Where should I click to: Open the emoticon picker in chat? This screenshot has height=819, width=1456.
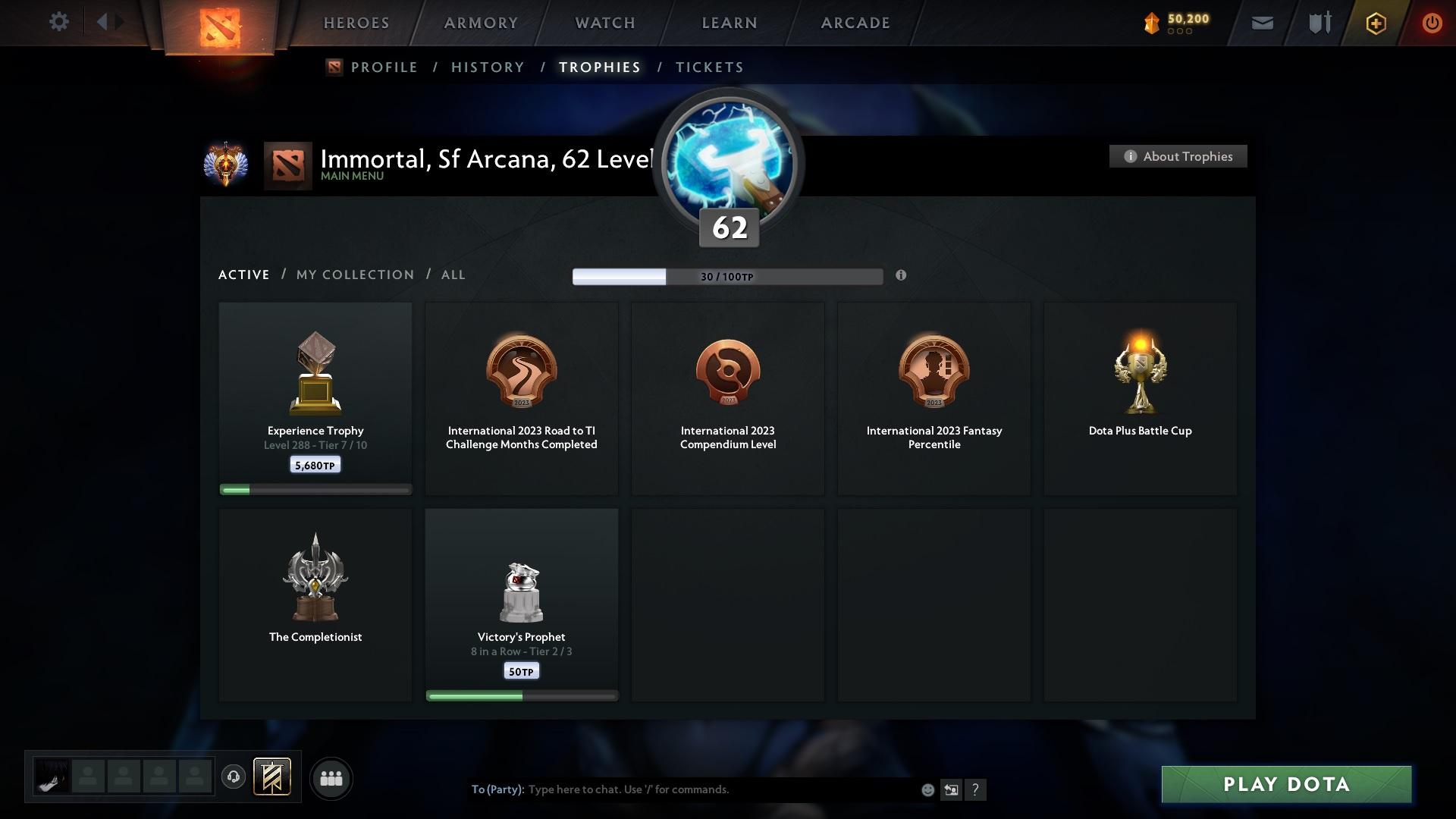pos(927,789)
